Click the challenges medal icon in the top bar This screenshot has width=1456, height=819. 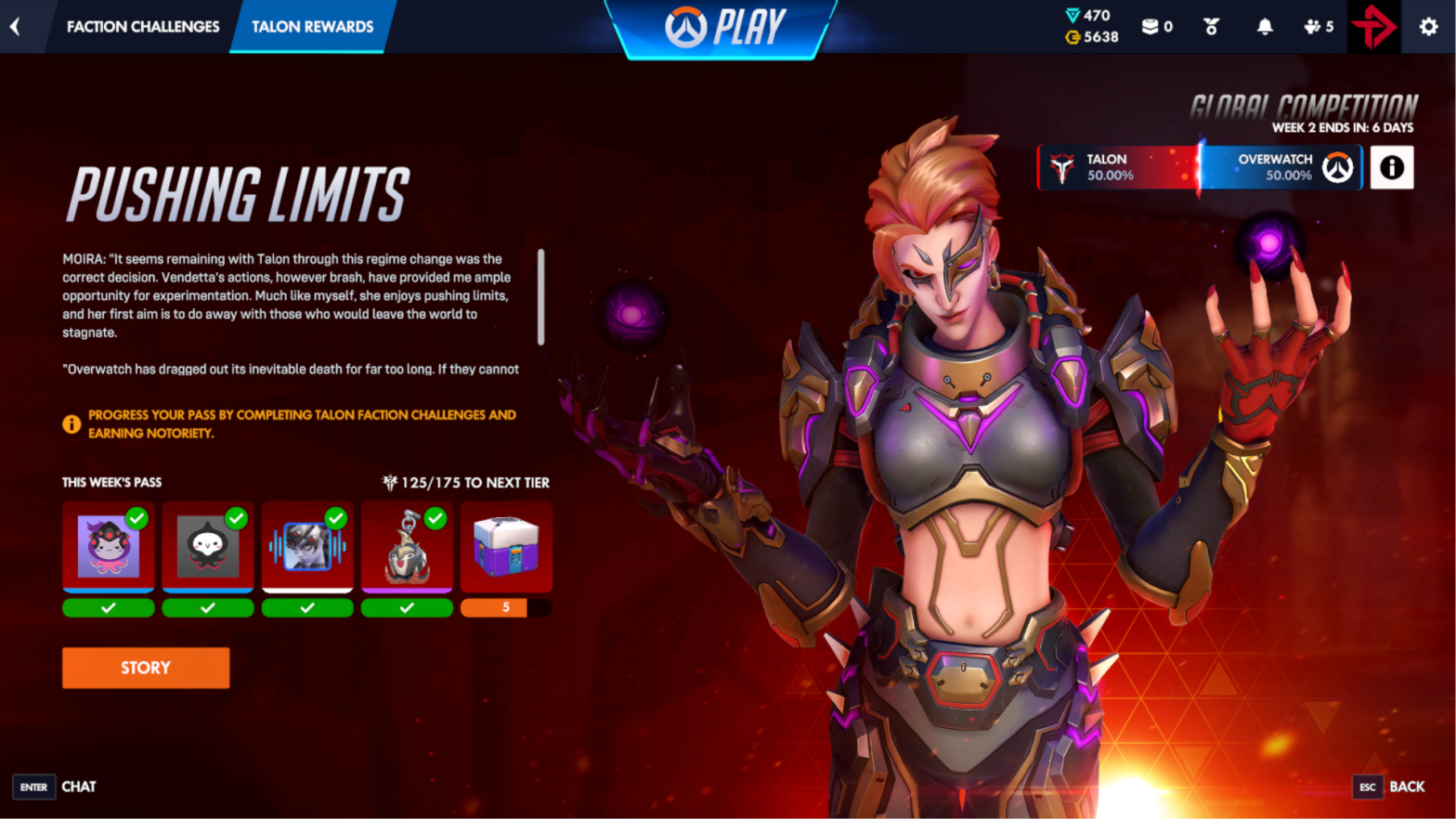click(1209, 26)
